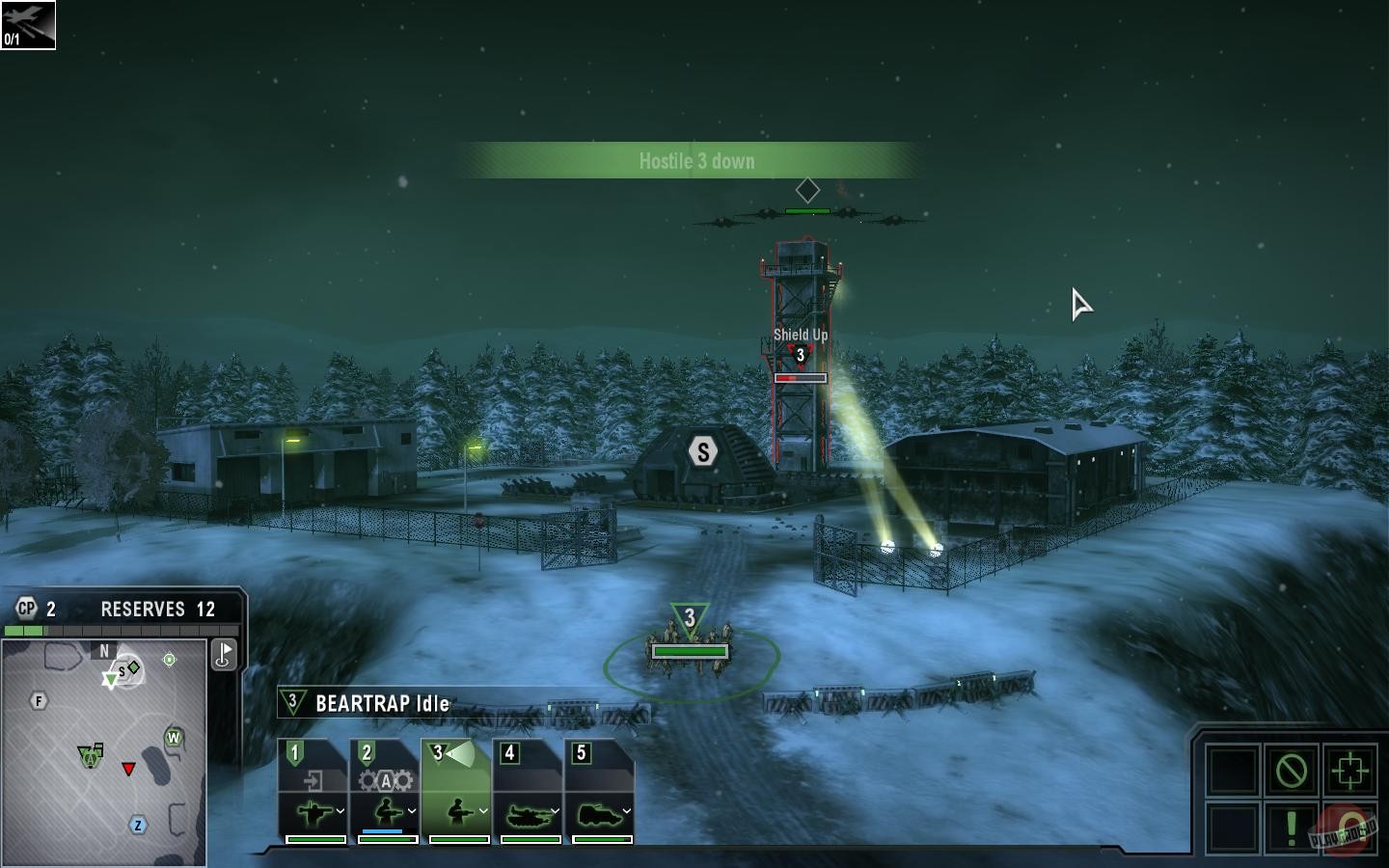Image resolution: width=1389 pixels, height=868 pixels.
Task: Open the dropdown chevron on unit card 3
Action: tap(482, 810)
